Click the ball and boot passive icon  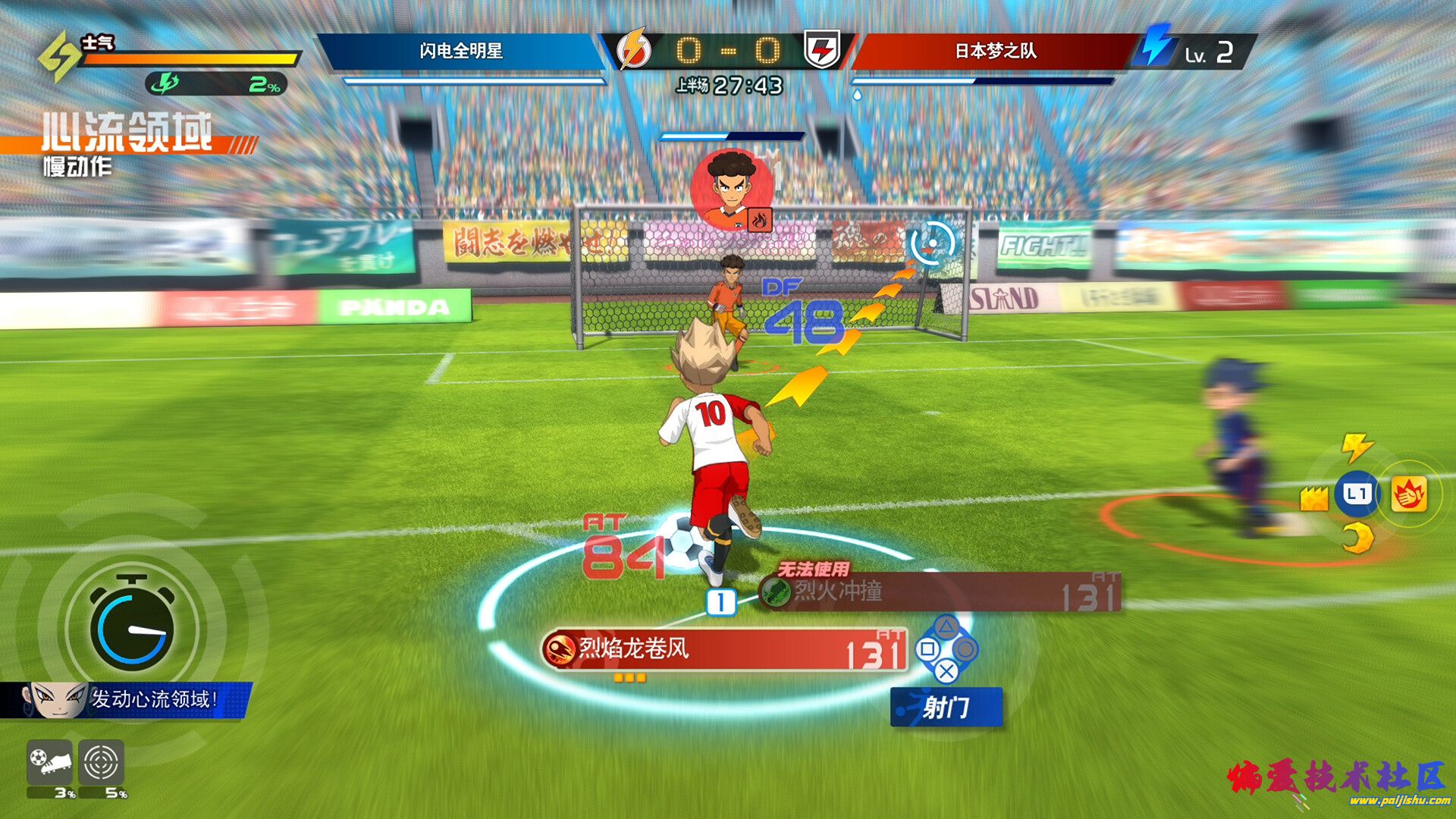pos(50,762)
